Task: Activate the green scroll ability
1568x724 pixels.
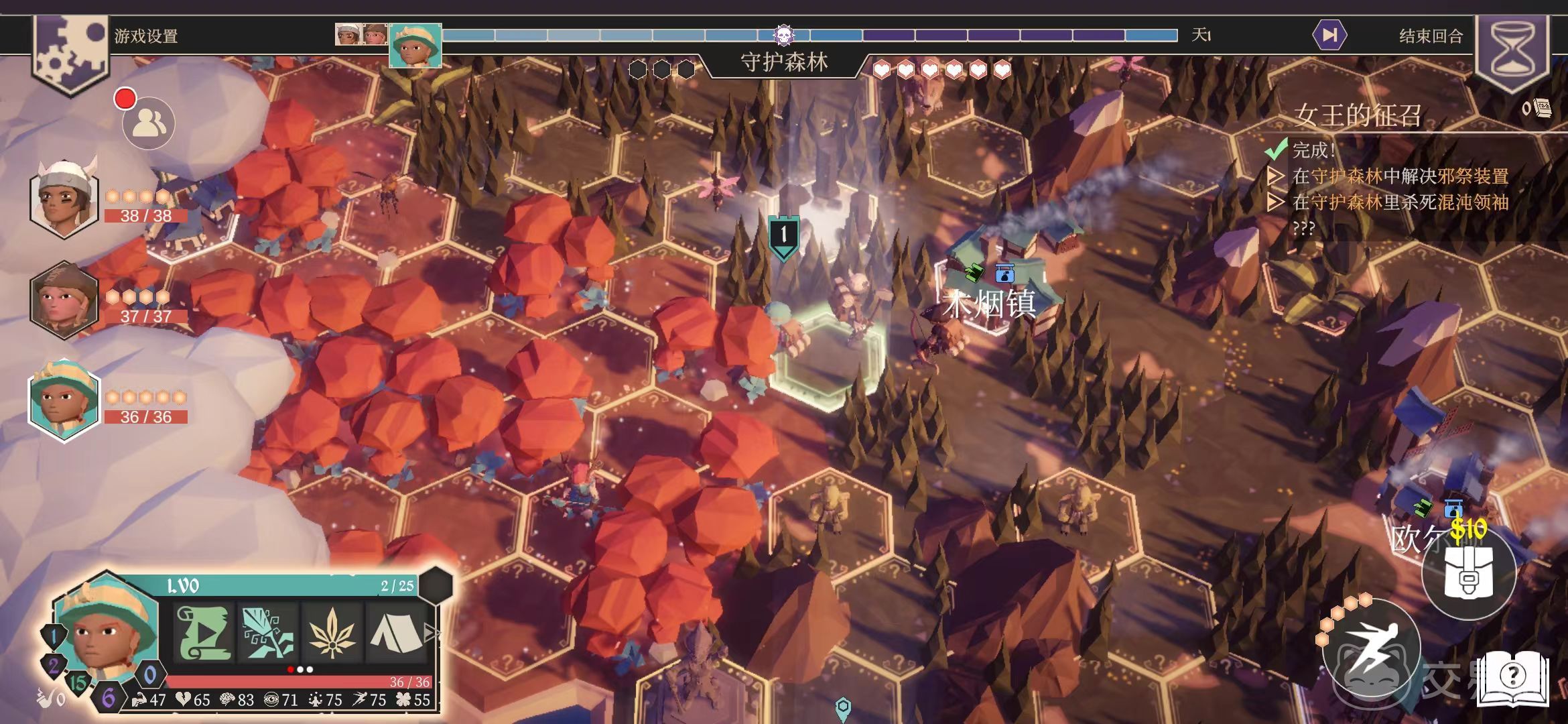Action: [204, 631]
